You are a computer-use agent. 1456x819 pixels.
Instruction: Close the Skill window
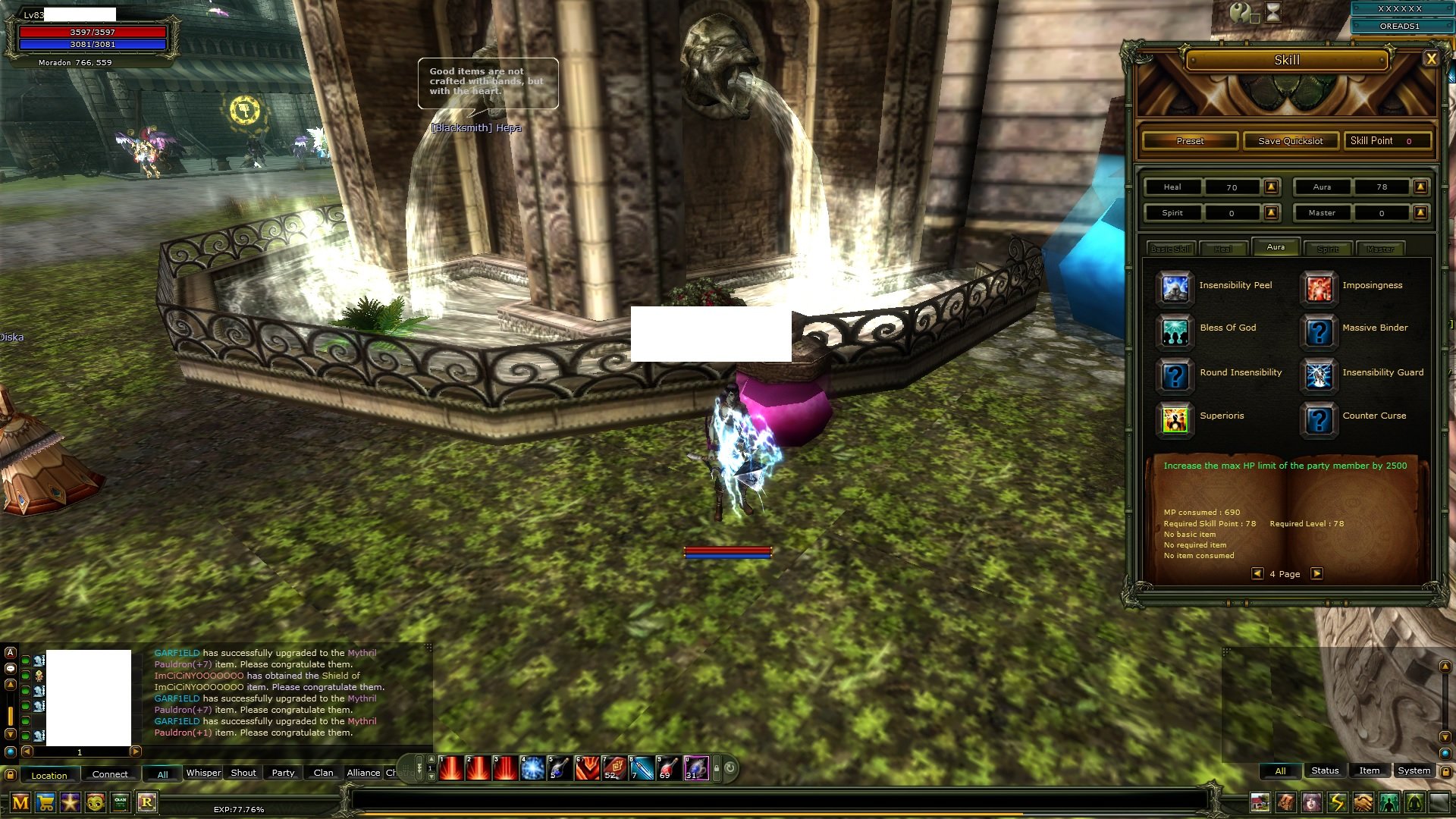1431,59
